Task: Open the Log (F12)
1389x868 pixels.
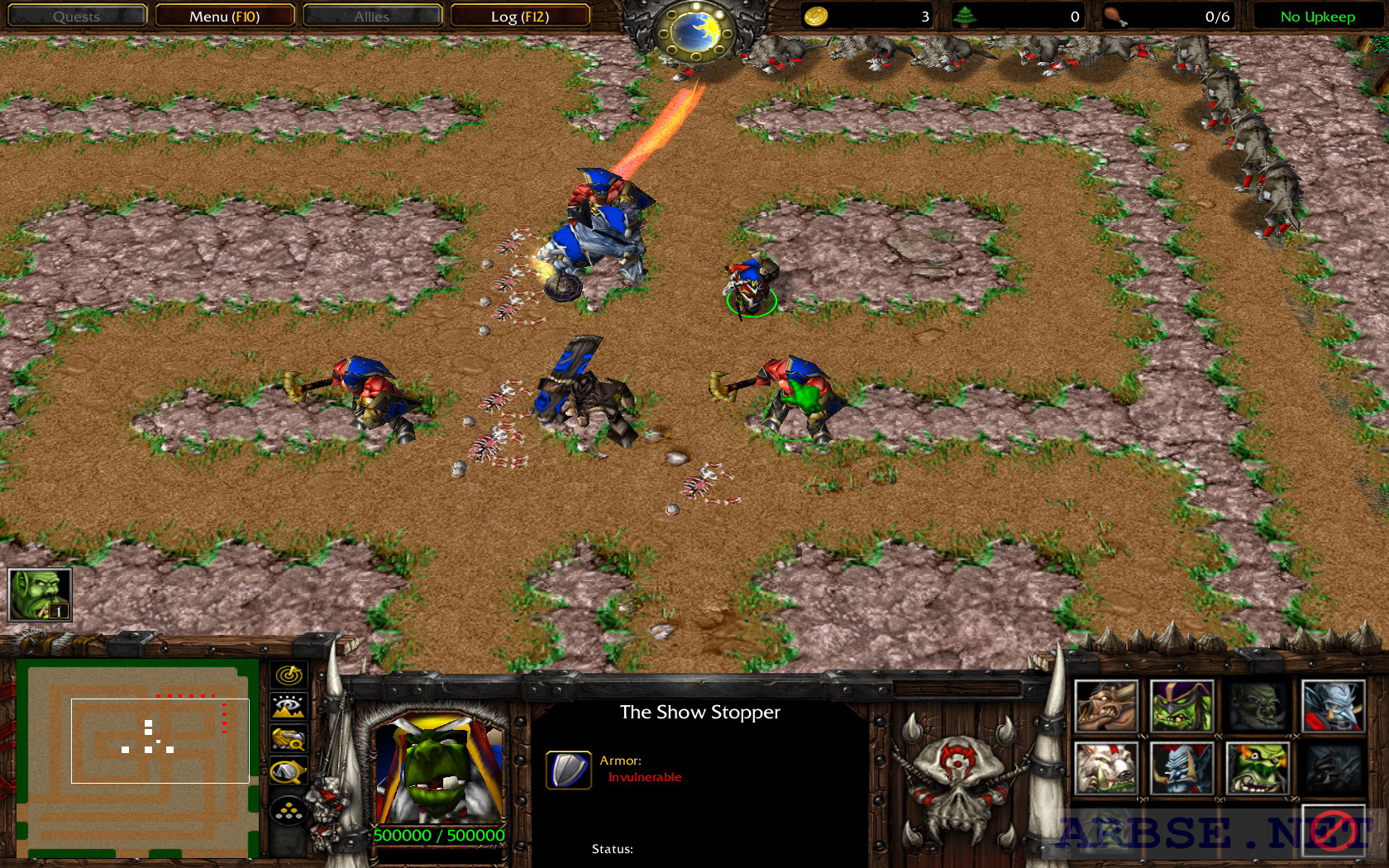Action: coord(519,15)
